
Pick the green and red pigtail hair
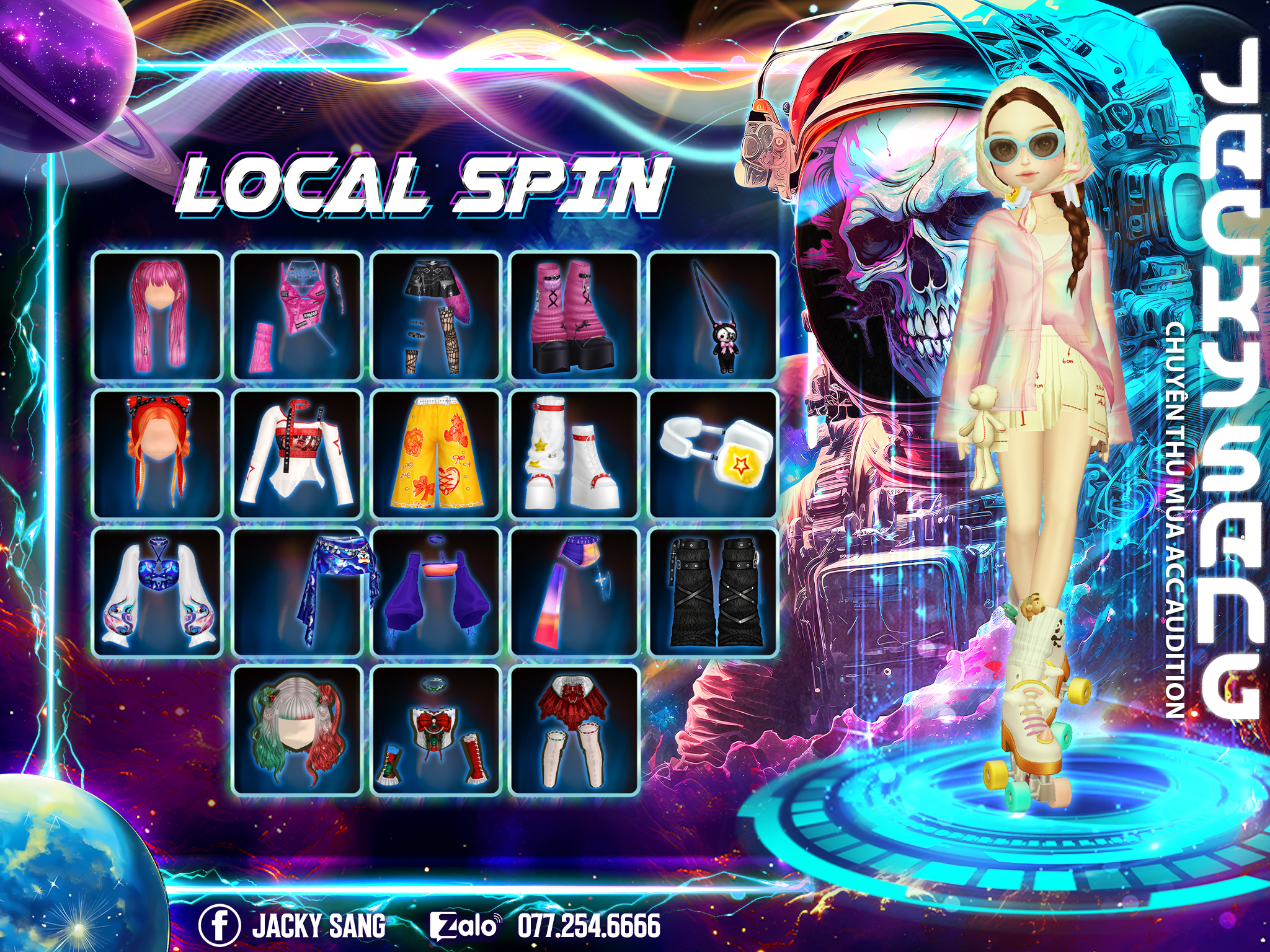point(296,731)
